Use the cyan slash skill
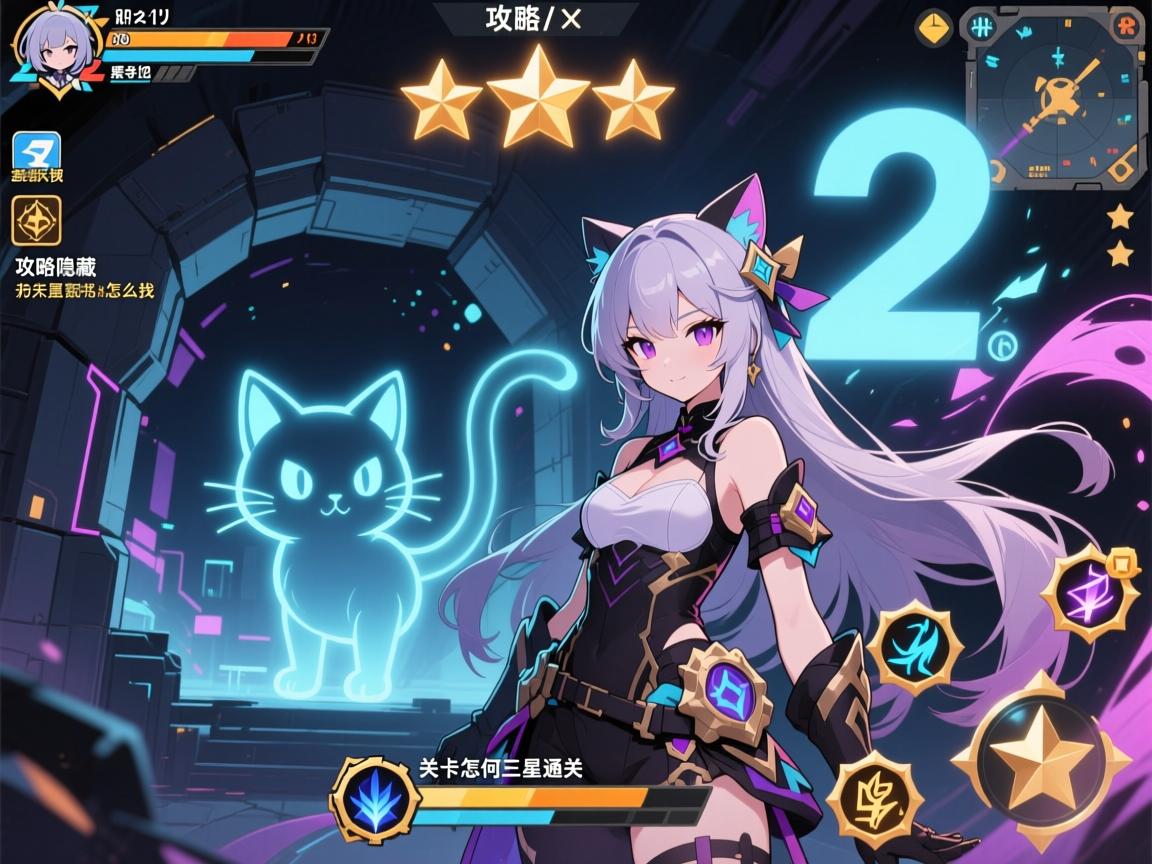This screenshot has height=864, width=1152. click(x=914, y=646)
